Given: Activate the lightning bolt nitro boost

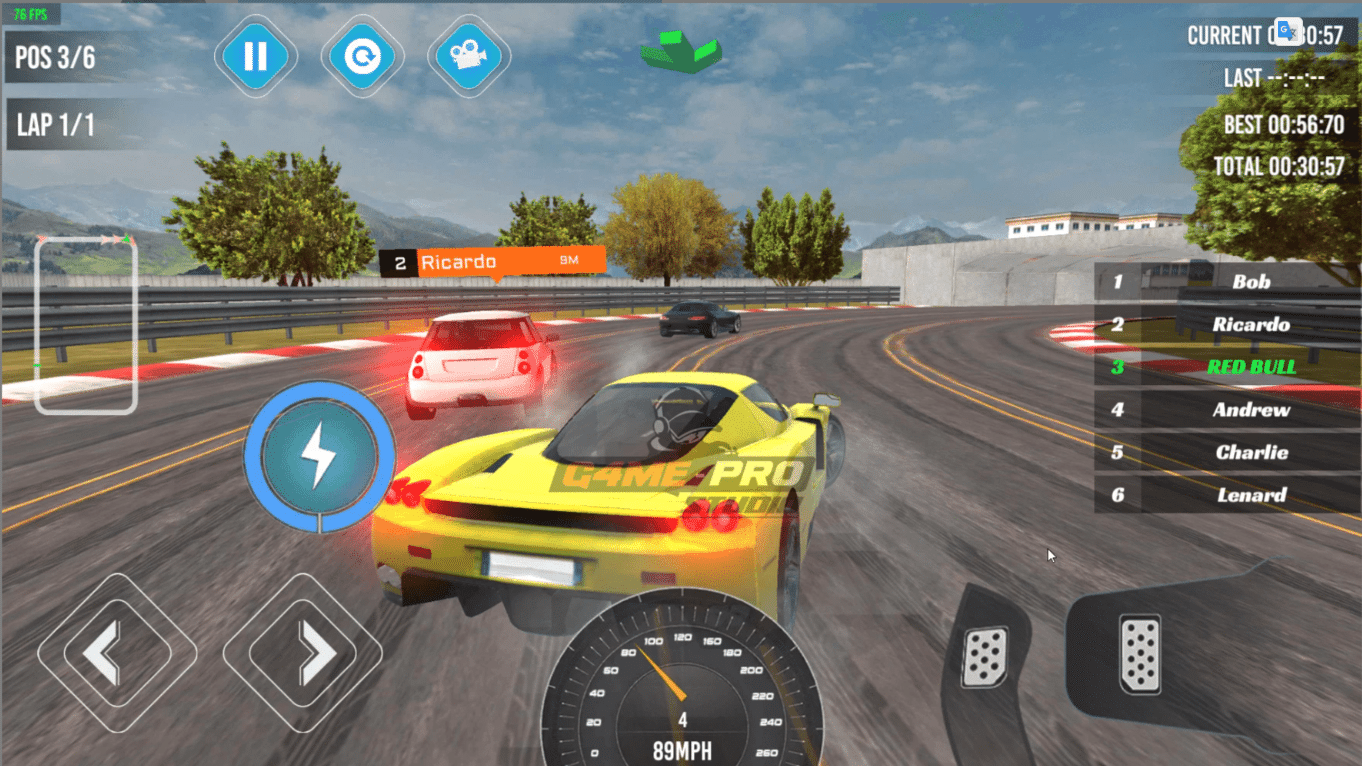Looking at the screenshot, I should [x=319, y=456].
